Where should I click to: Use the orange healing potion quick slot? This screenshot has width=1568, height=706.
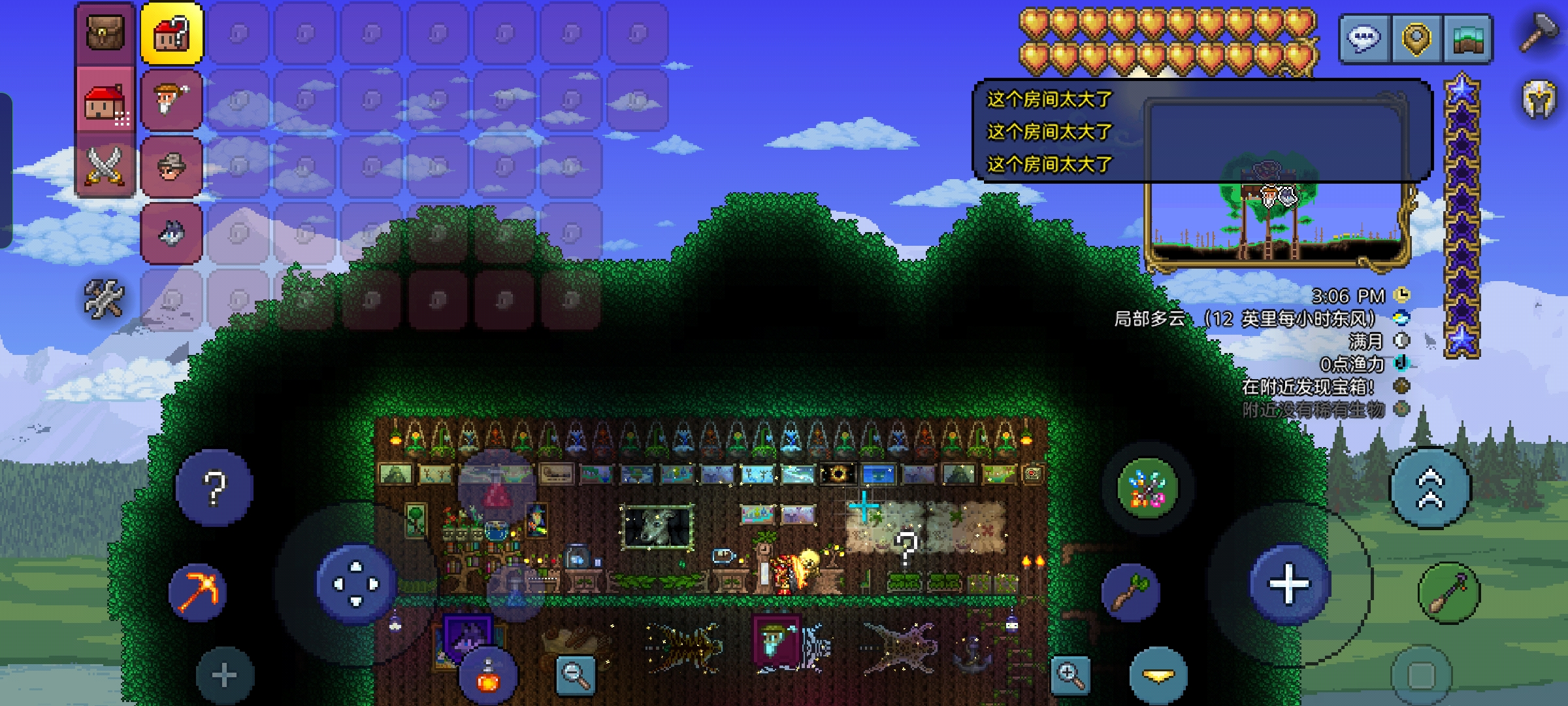[x=488, y=677]
